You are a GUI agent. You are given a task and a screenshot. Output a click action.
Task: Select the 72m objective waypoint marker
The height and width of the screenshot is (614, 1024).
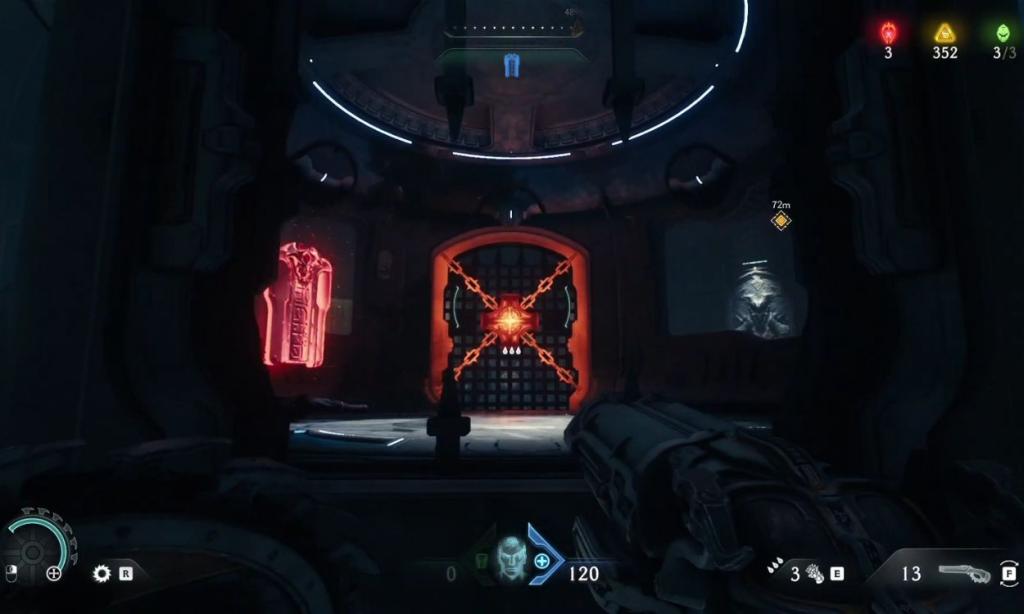(781, 221)
